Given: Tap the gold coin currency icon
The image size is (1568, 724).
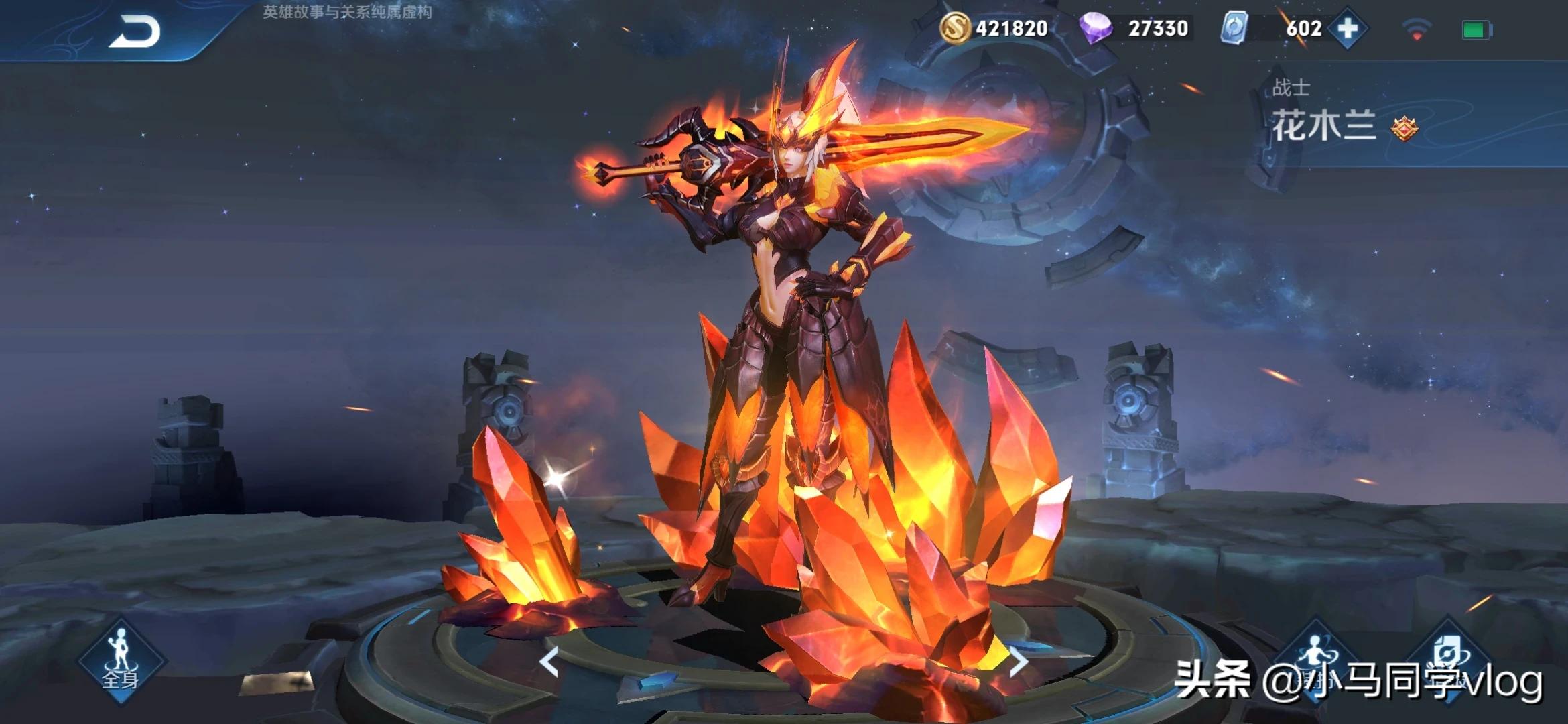Looking at the screenshot, I should point(955,28).
